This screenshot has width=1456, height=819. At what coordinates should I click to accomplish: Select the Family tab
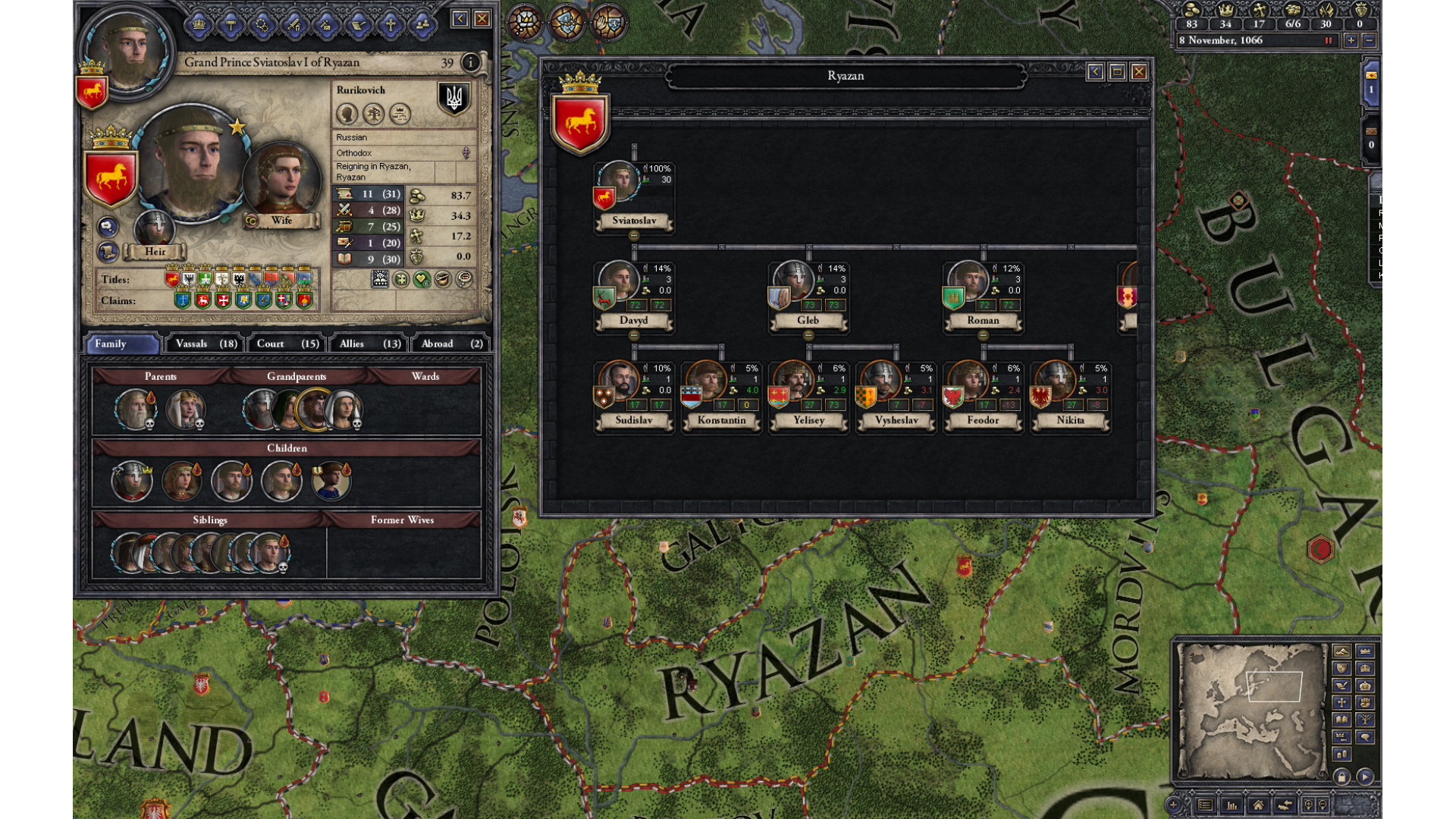(121, 344)
